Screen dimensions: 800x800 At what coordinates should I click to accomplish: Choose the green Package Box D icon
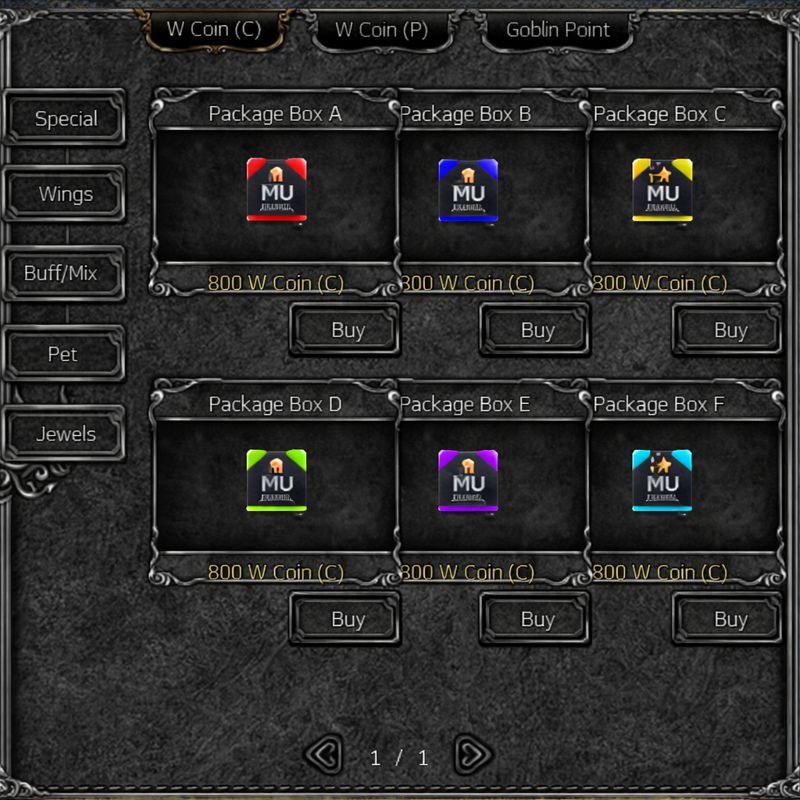coord(276,480)
